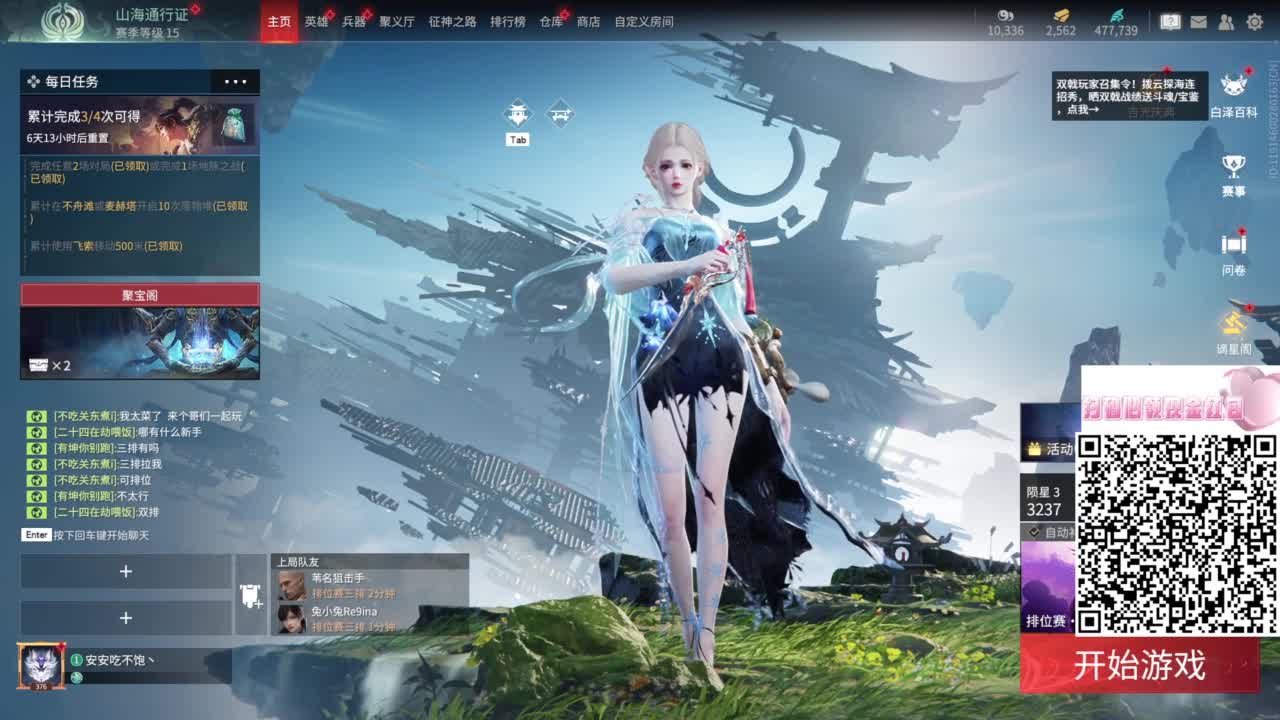Image resolution: width=1280 pixels, height=720 pixels.
Task: Open the daily tasks more options menu
Action: tap(237, 82)
